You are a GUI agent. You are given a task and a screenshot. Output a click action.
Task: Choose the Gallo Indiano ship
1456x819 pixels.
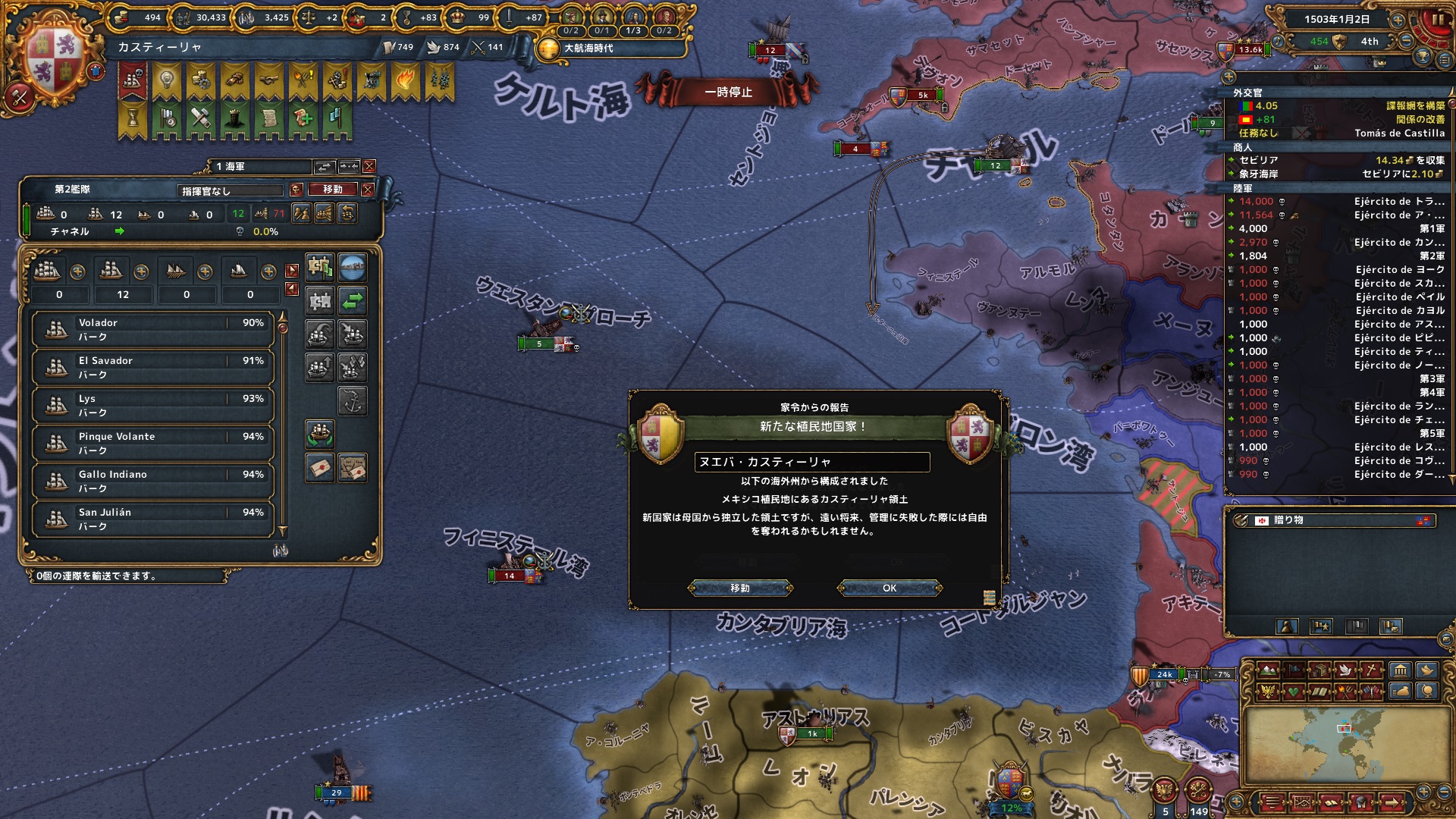click(152, 481)
